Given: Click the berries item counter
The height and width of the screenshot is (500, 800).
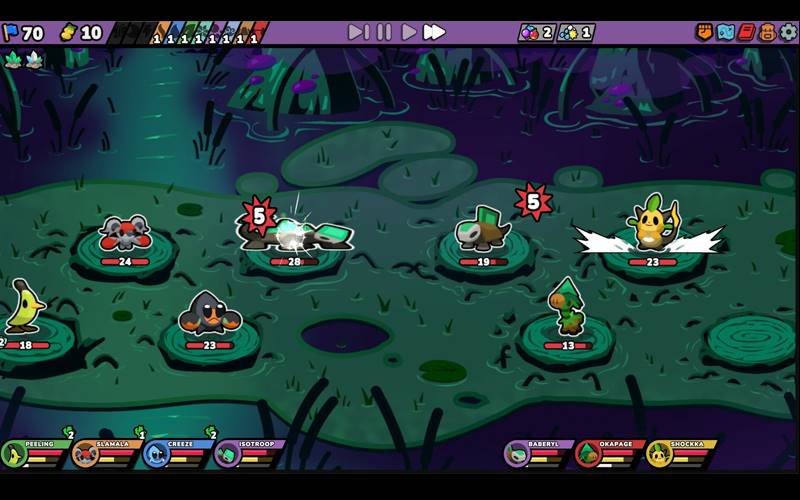Looking at the screenshot, I should pos(535,32).
